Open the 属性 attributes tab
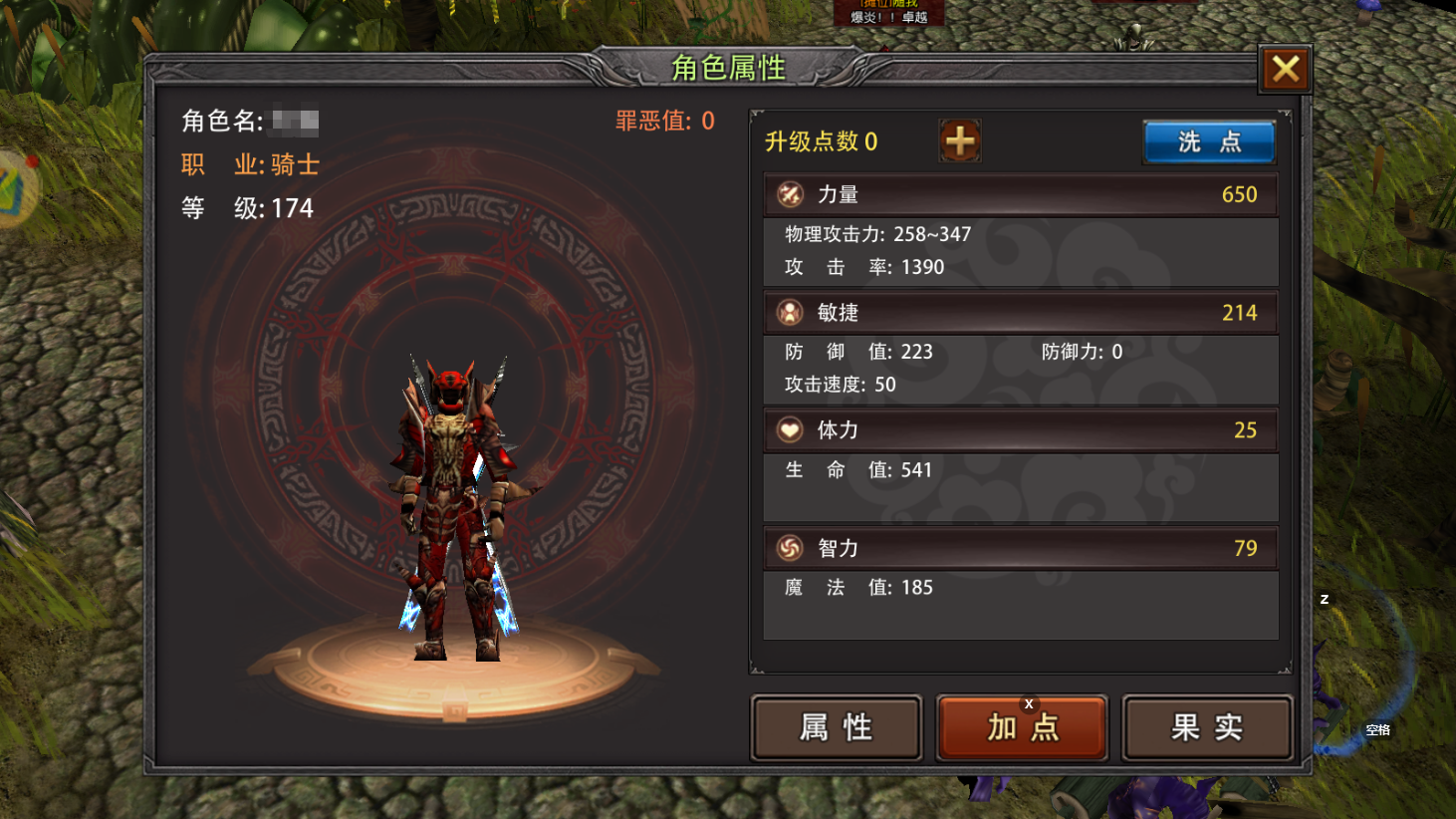The width and height of the screenshot is (1456, 819). coord(837,727)
